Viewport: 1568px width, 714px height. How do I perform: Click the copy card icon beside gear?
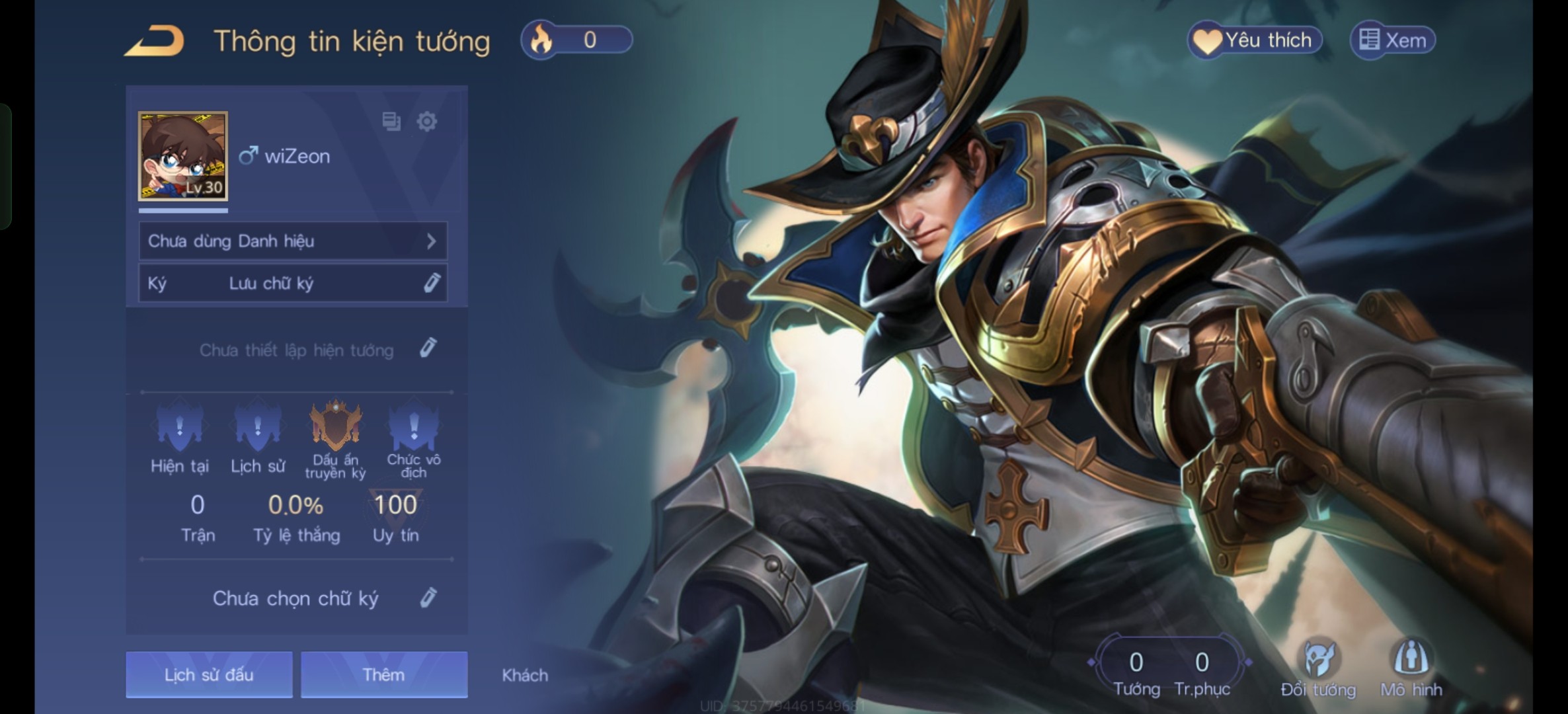click(391, 122)
